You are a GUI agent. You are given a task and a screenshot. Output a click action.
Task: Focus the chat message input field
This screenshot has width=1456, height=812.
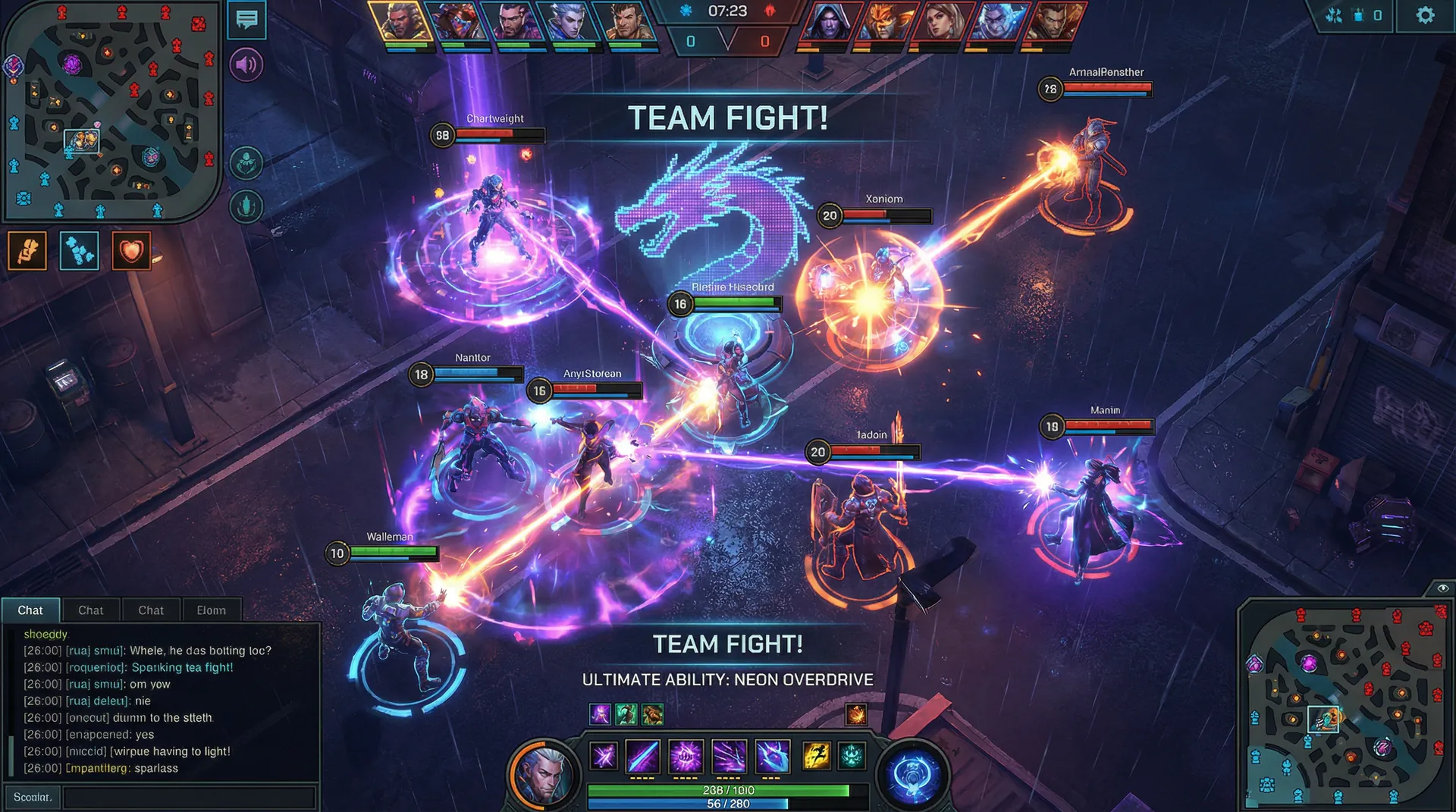coord(189,797)
